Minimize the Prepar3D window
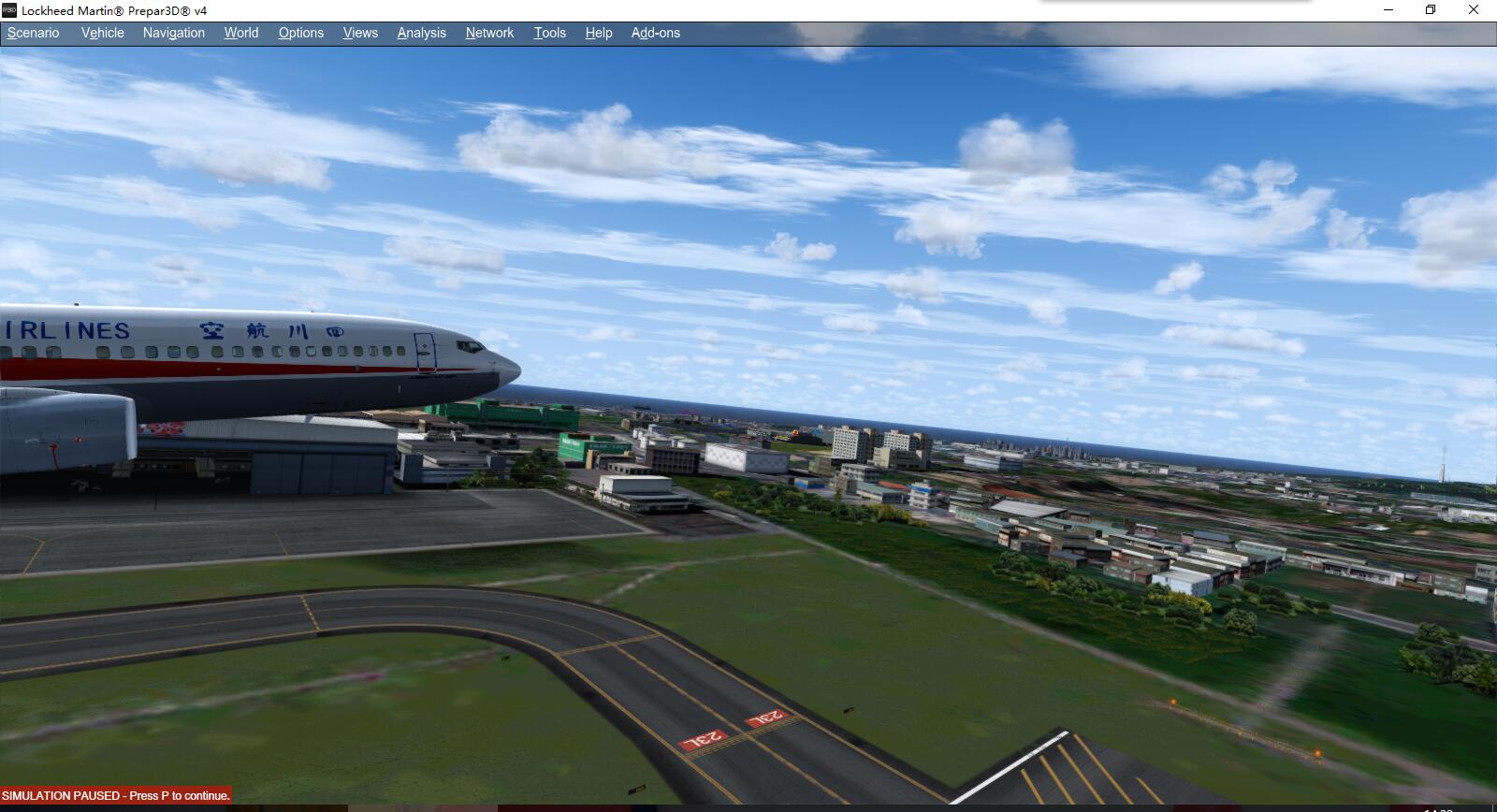Screen dimensions: 1497x812 [x=1387, y=10]
